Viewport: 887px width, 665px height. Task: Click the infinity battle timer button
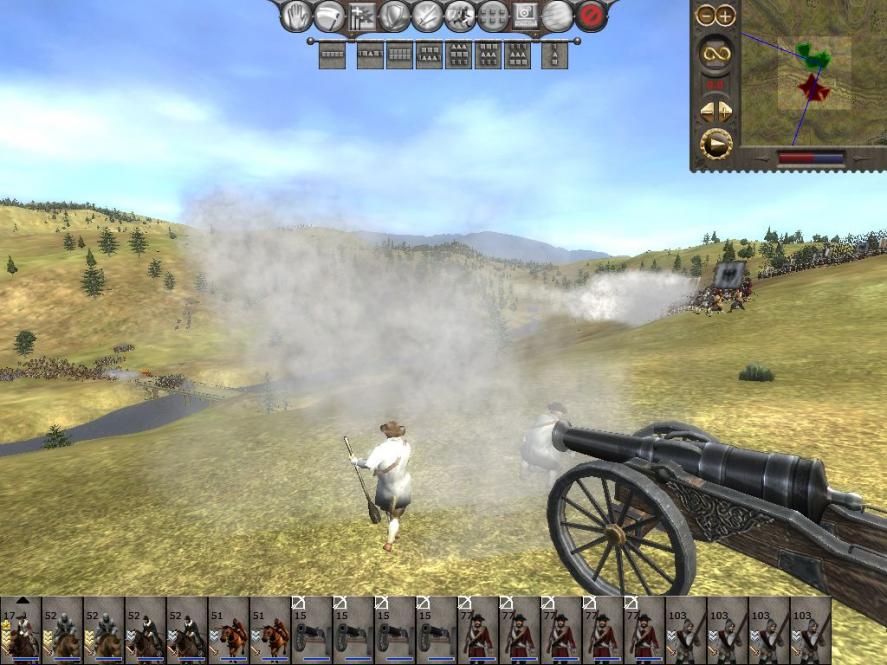(x=715, y=52)
